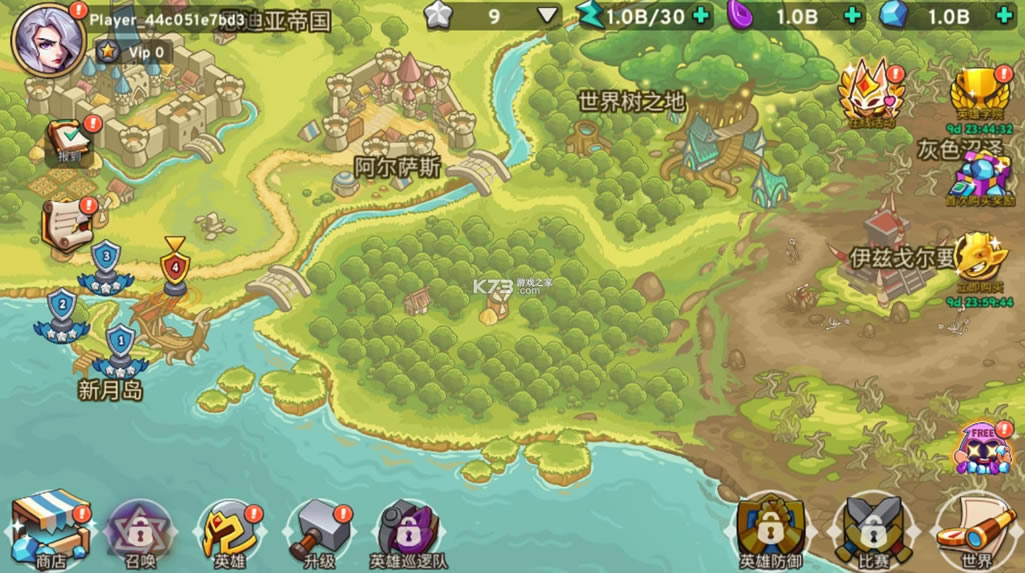Image resolution: width=1025 pixels, height=573 pixels.
Task: Open the 升级 upgrade hammer menu
Action: [318, 532]
